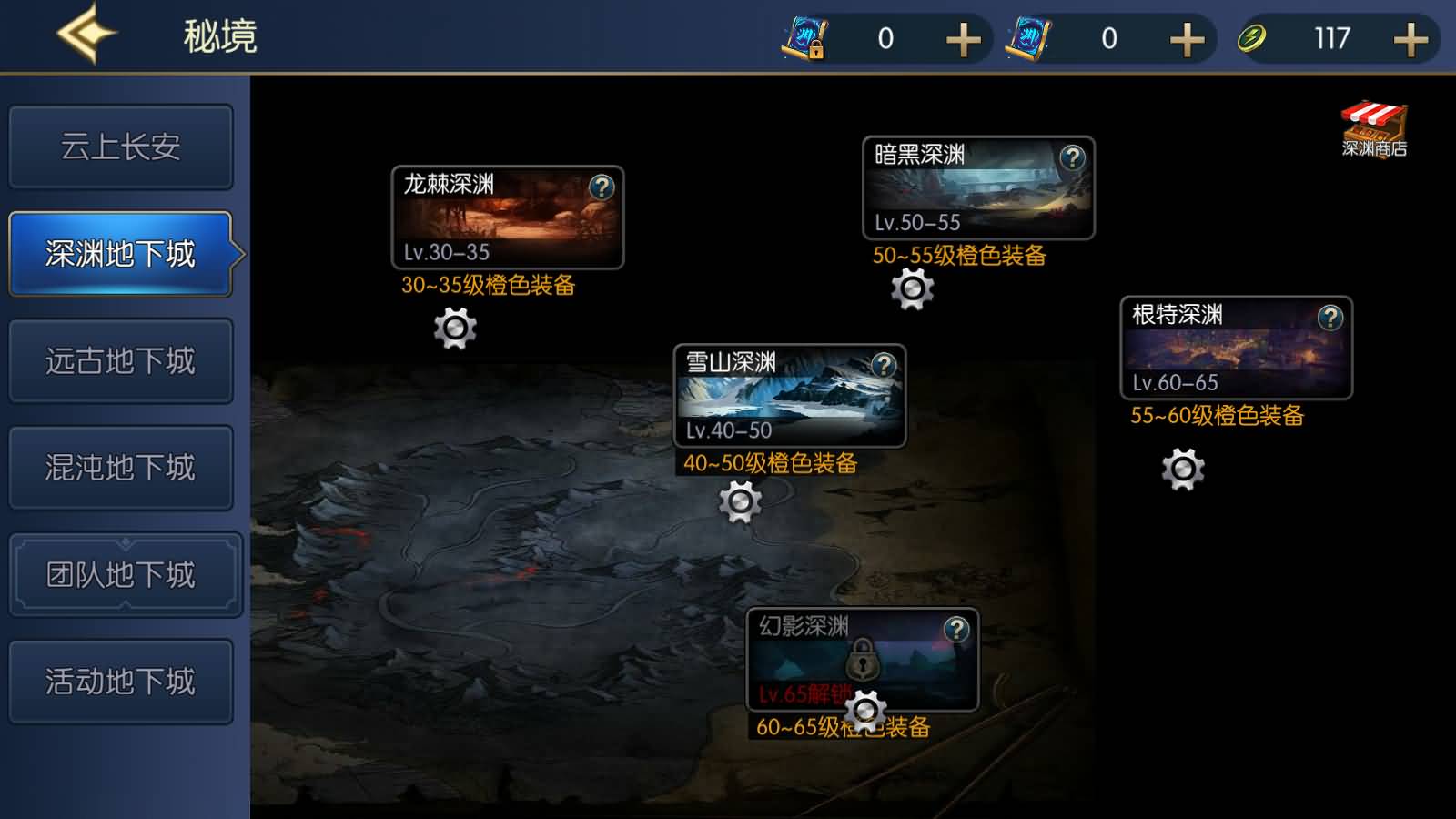Switch to the 远古地下城 tab

coord(120,359)
